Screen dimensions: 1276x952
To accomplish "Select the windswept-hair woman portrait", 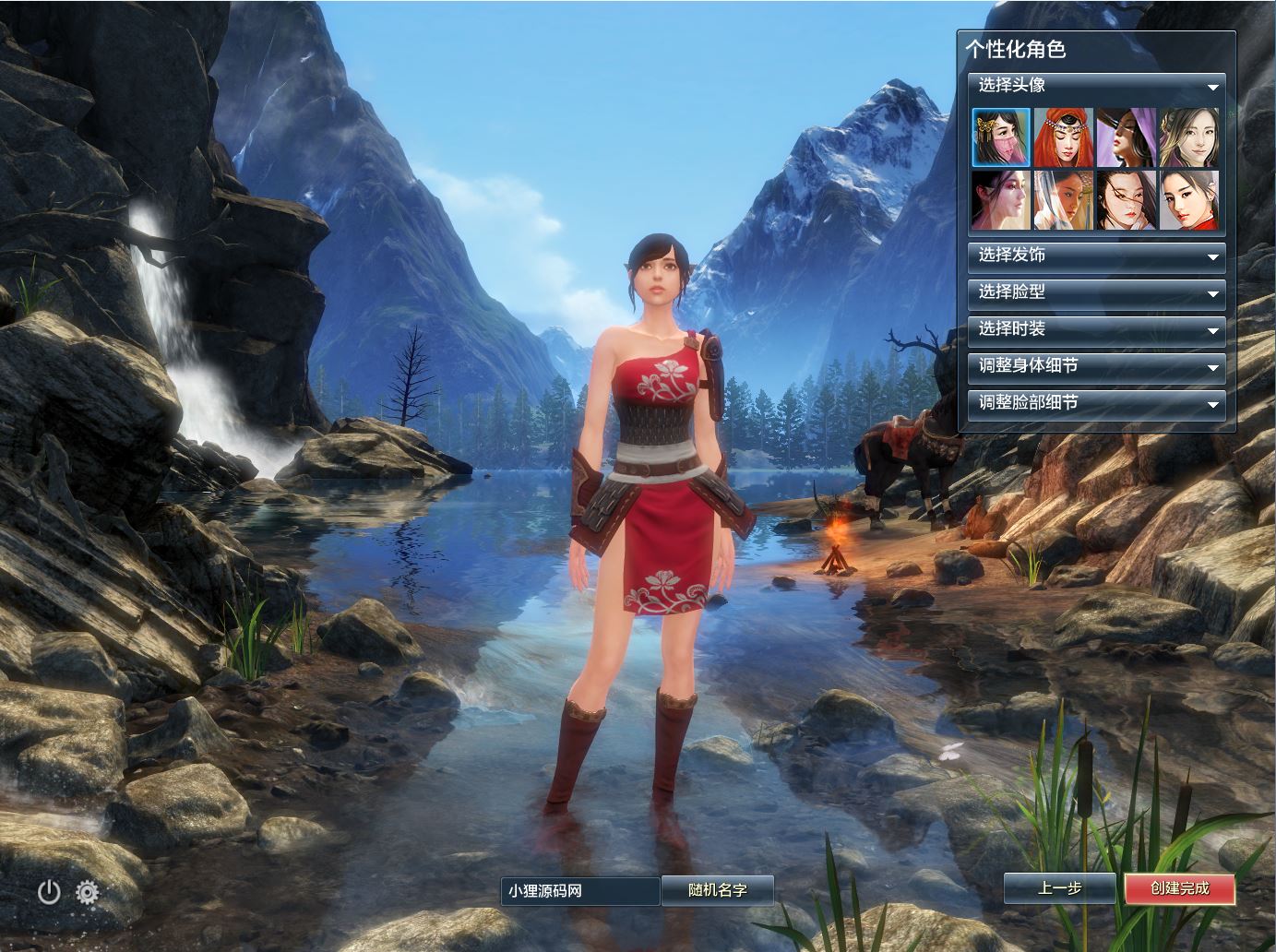I will coord(1127,199).
